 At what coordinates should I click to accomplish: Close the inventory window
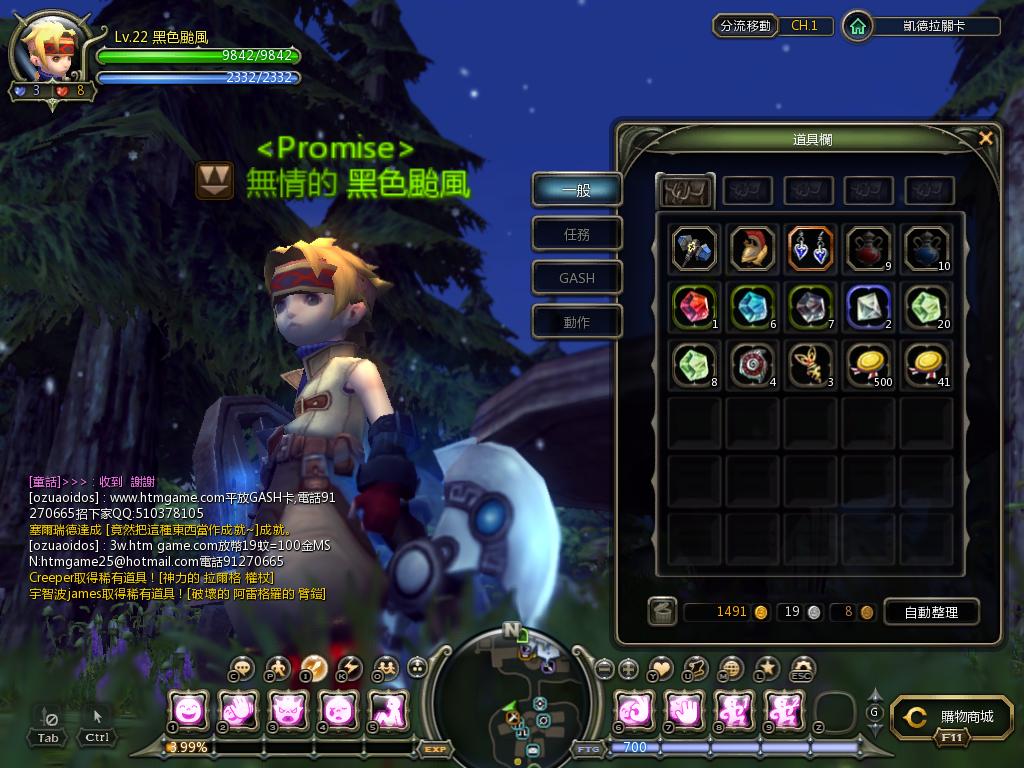[986, 139]
